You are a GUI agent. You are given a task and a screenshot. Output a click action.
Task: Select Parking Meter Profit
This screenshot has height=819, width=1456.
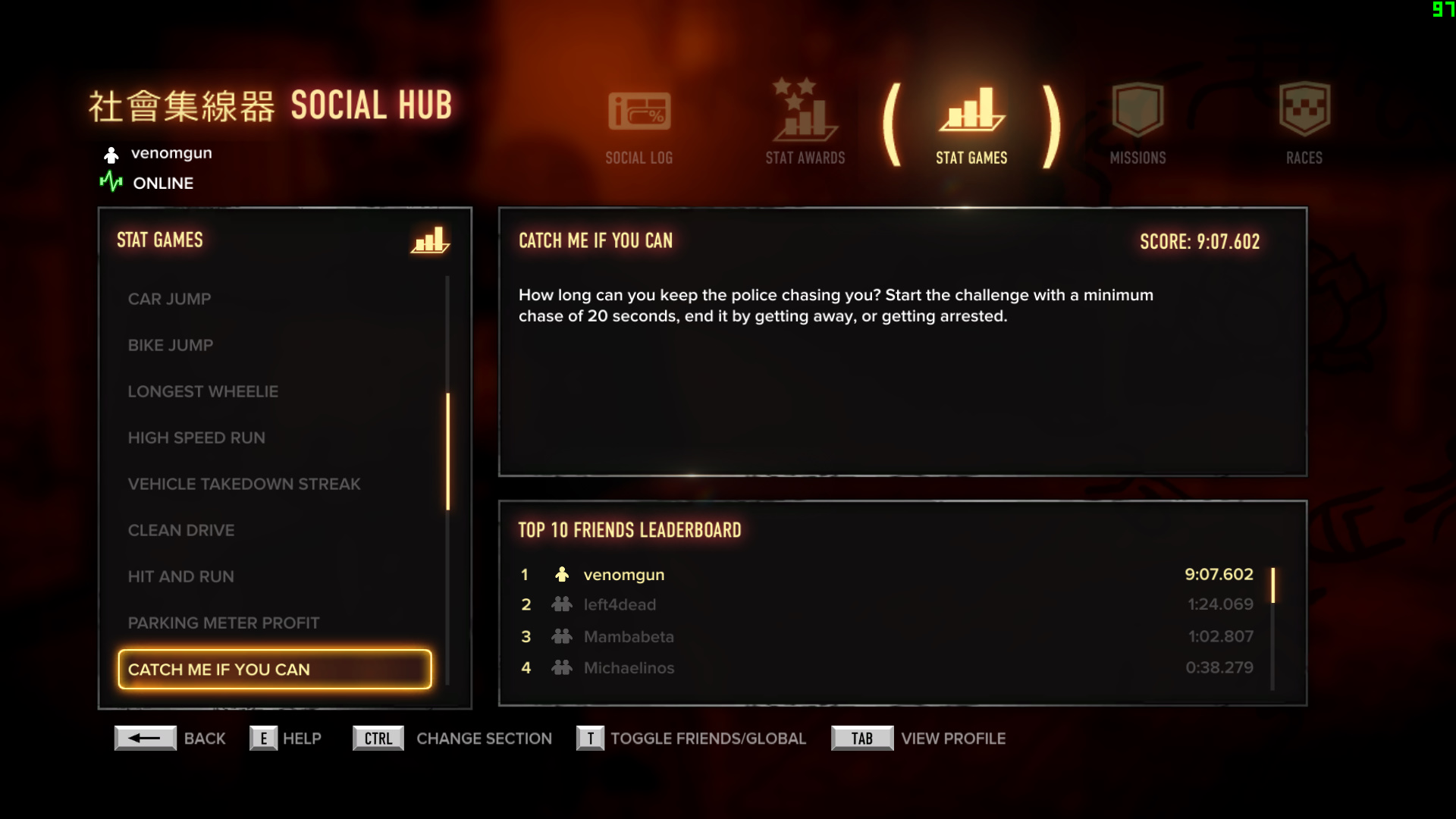224,623
